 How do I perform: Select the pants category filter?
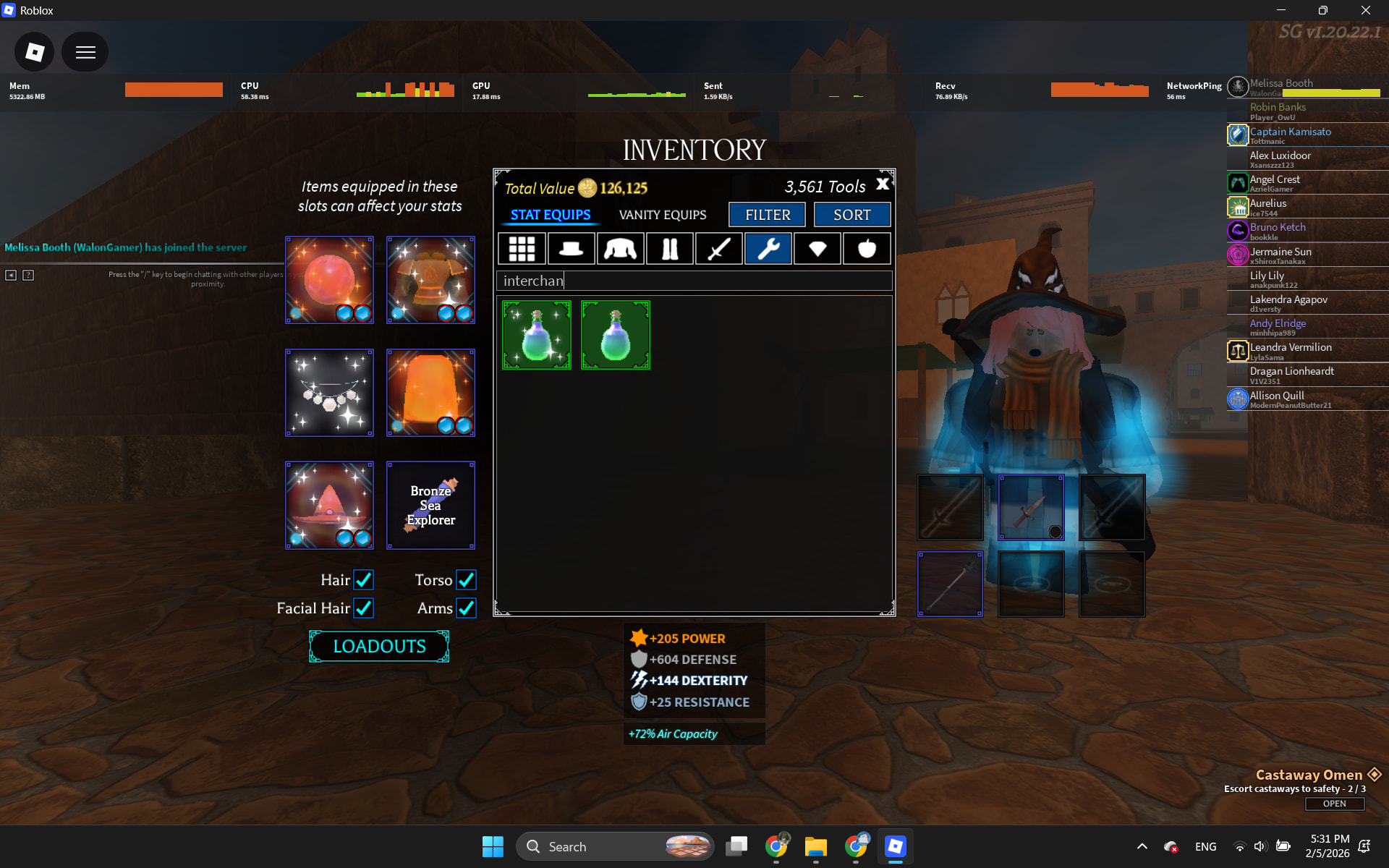(669, 249)
